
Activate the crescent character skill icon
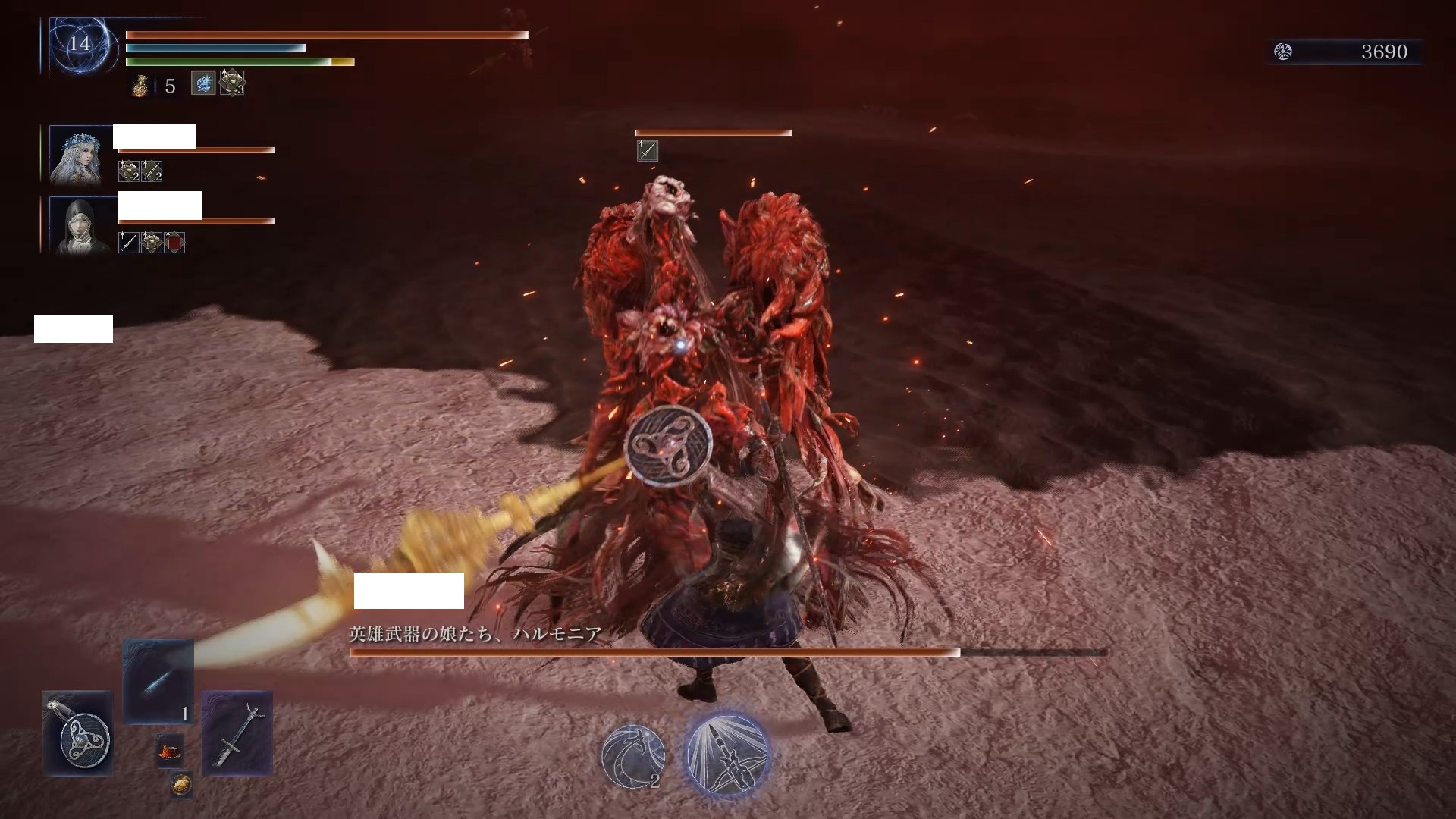coord(633,755)
